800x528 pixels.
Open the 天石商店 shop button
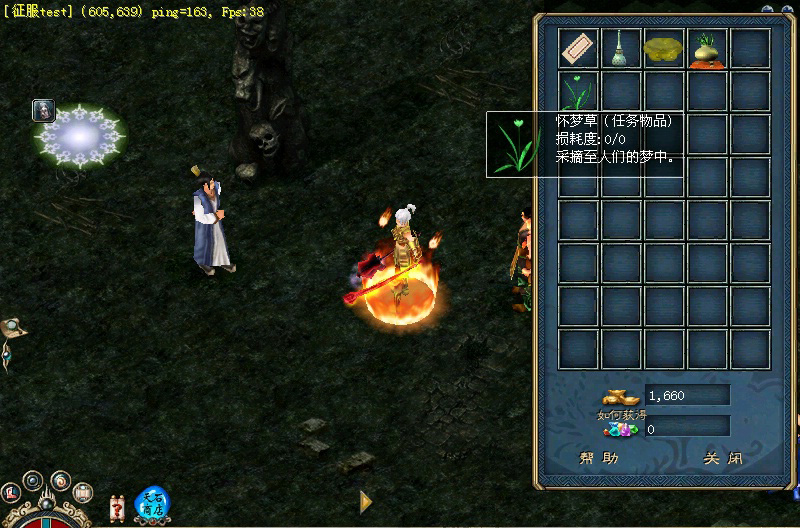click(x=152, y=502)
